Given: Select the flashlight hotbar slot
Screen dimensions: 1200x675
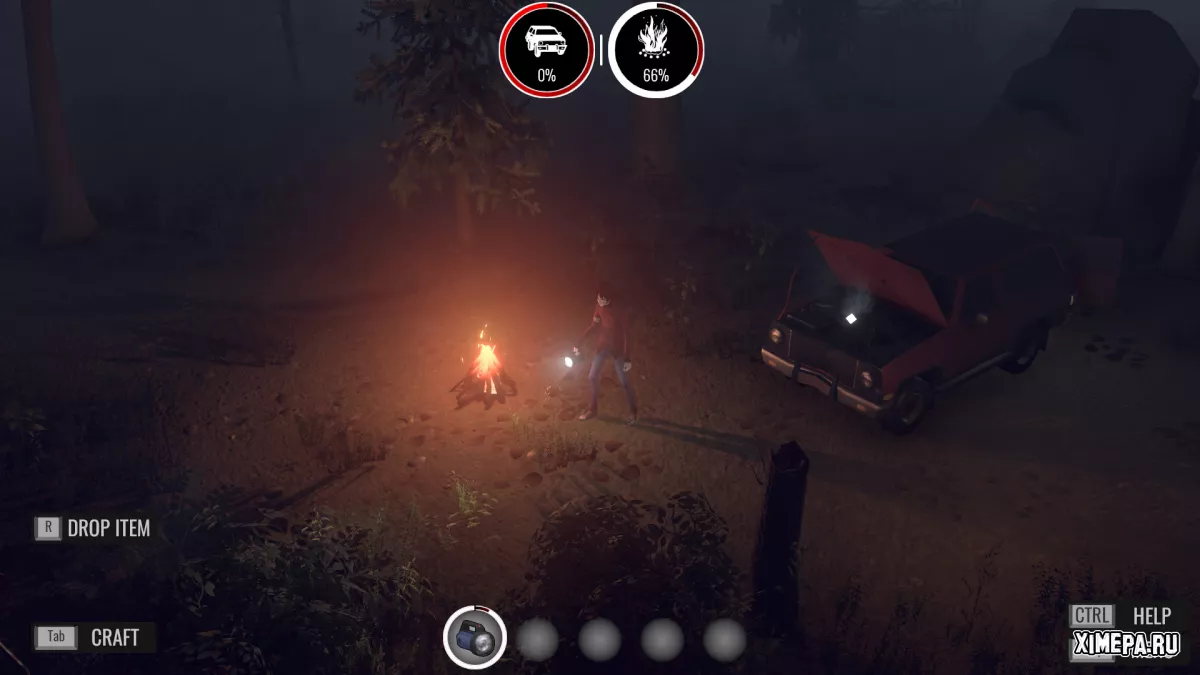Looking at the screenshot, I should click(x=475, y=638).
